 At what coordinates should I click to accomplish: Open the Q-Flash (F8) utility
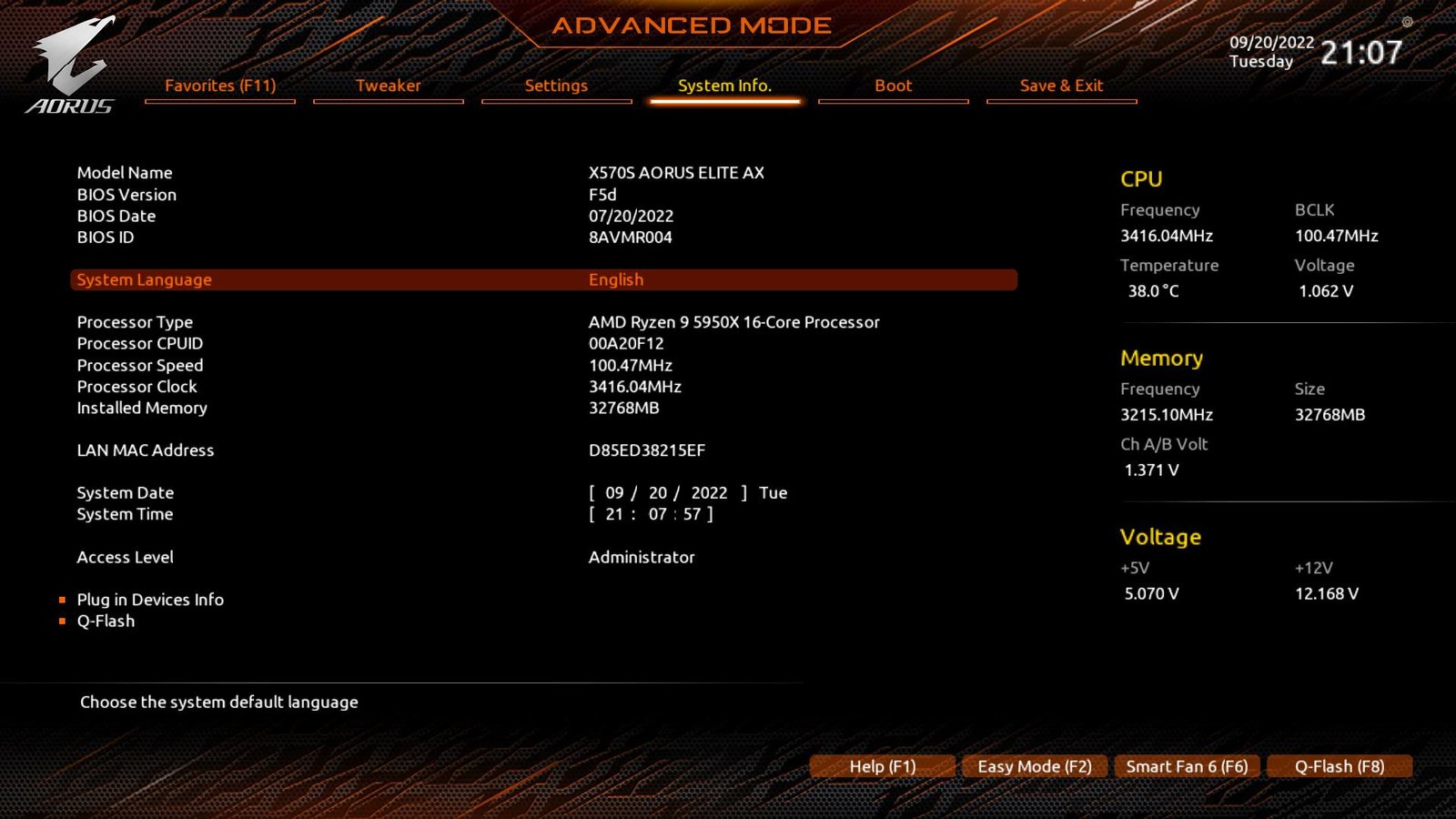pos(1340,766)
